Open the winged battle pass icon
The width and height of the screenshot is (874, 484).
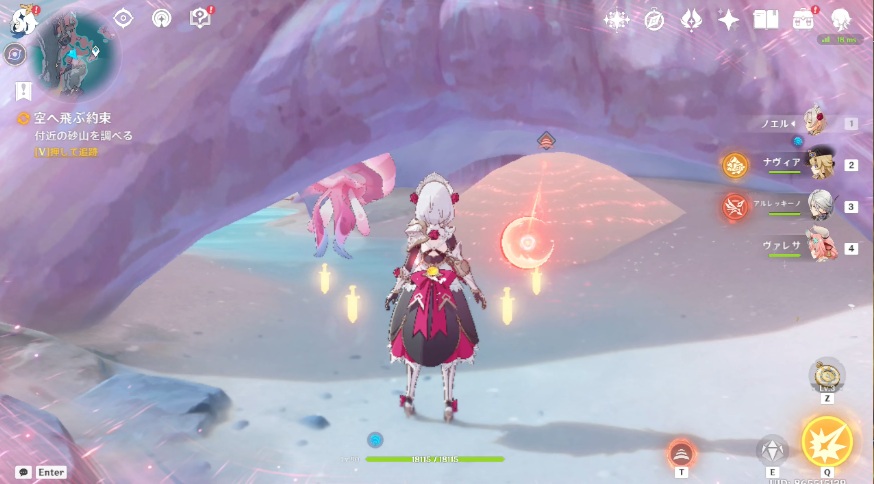[691, 20]
